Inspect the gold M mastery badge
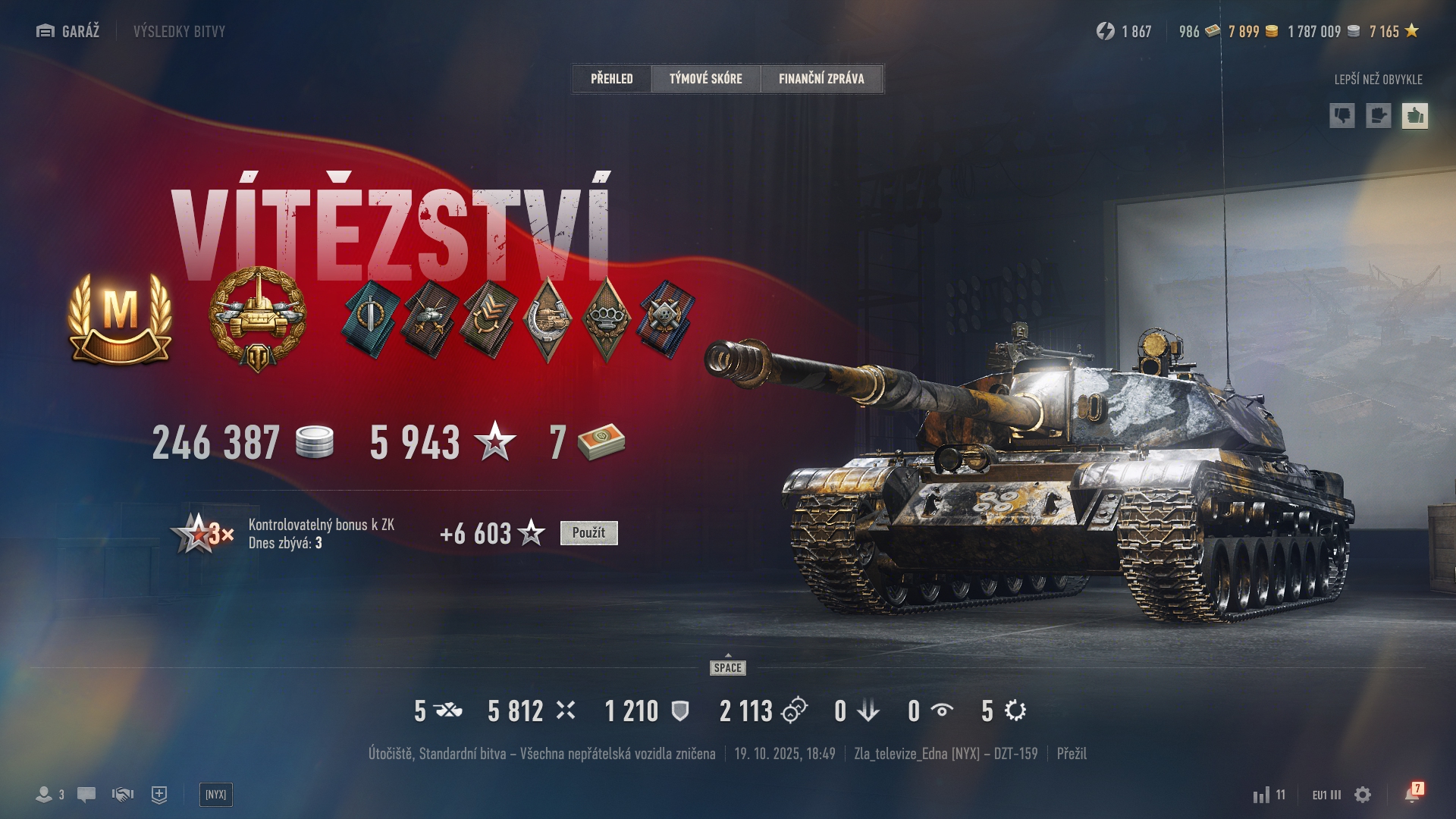Screen dimensions: 1456x819 coord(120,320)
